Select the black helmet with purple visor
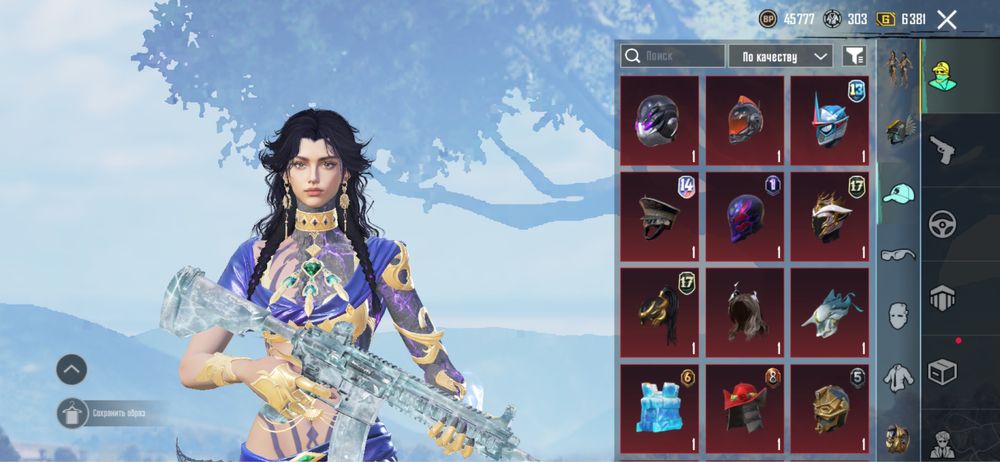This screenshot has width=1000, height=462. tap(659, 120)
